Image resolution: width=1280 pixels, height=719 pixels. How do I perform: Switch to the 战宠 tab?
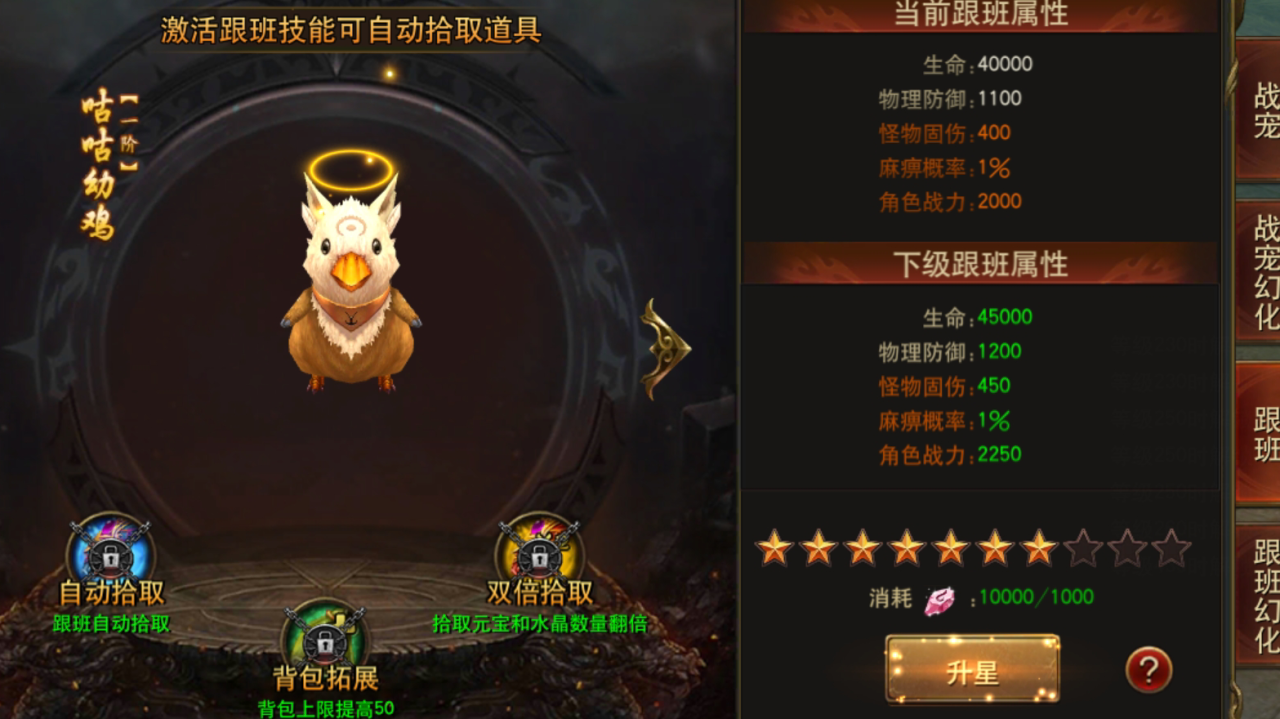(1262, 110)
